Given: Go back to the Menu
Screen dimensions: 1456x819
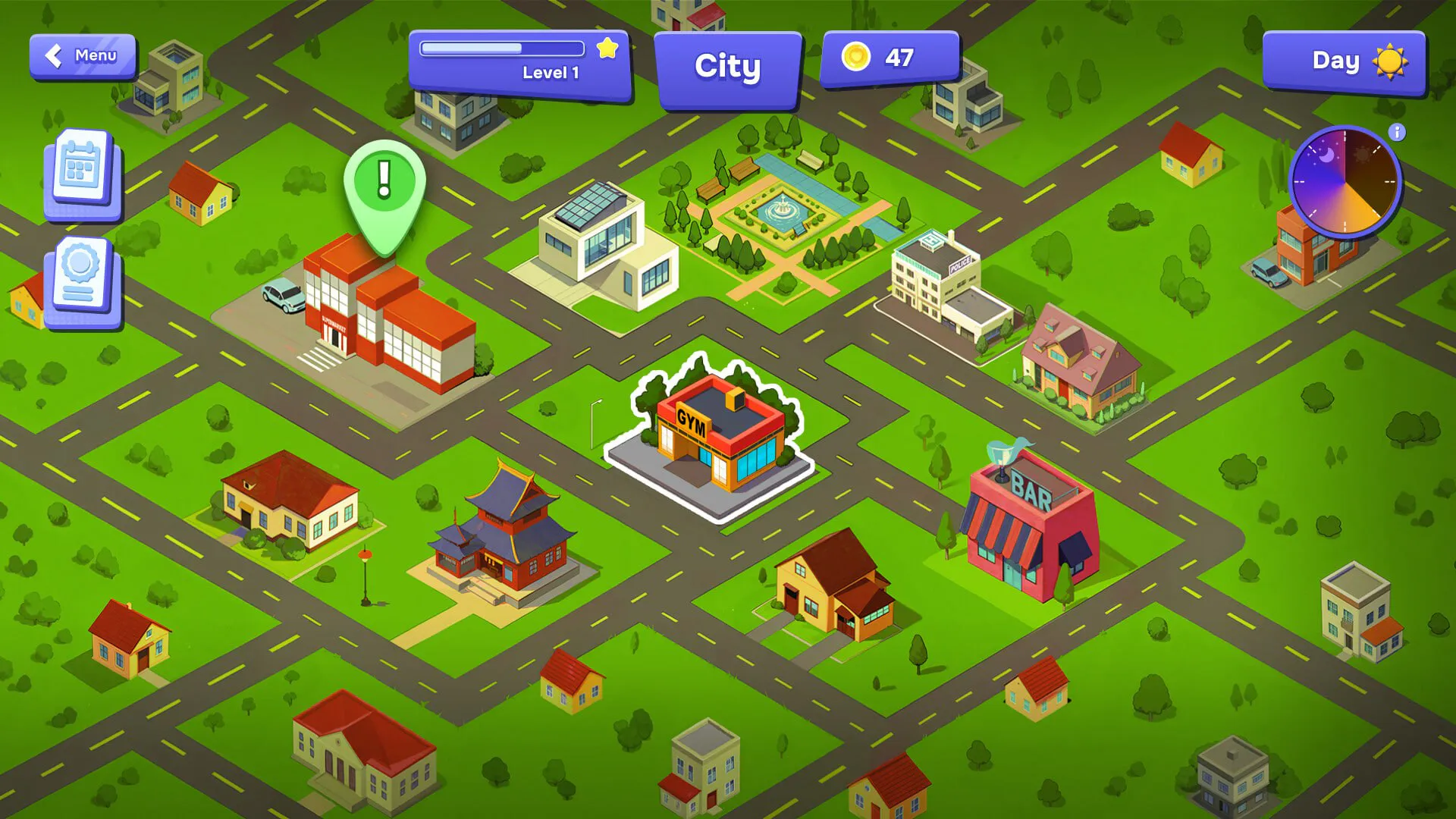Looking at the screenshot, I should tap(83, 56).
